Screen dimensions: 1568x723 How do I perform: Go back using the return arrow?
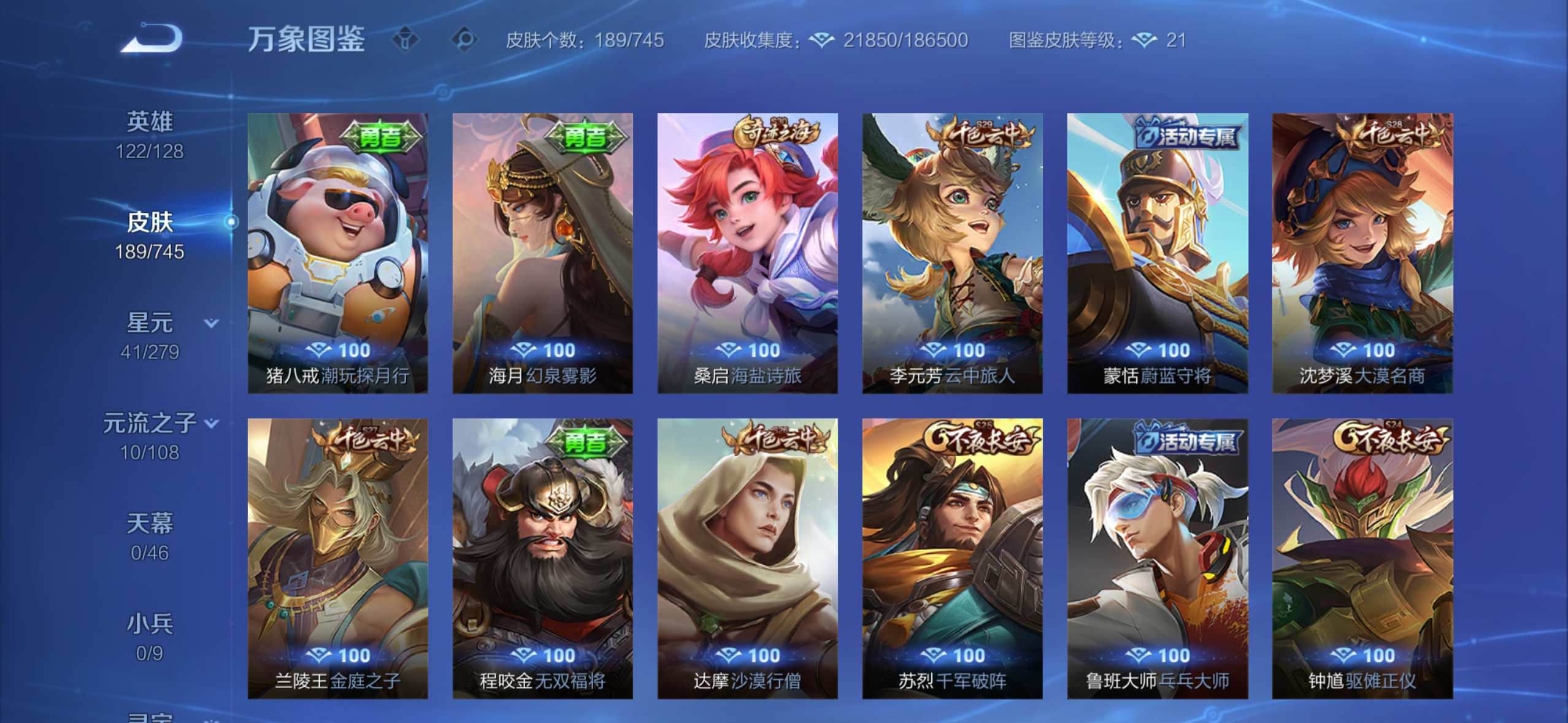coord(152,39)
